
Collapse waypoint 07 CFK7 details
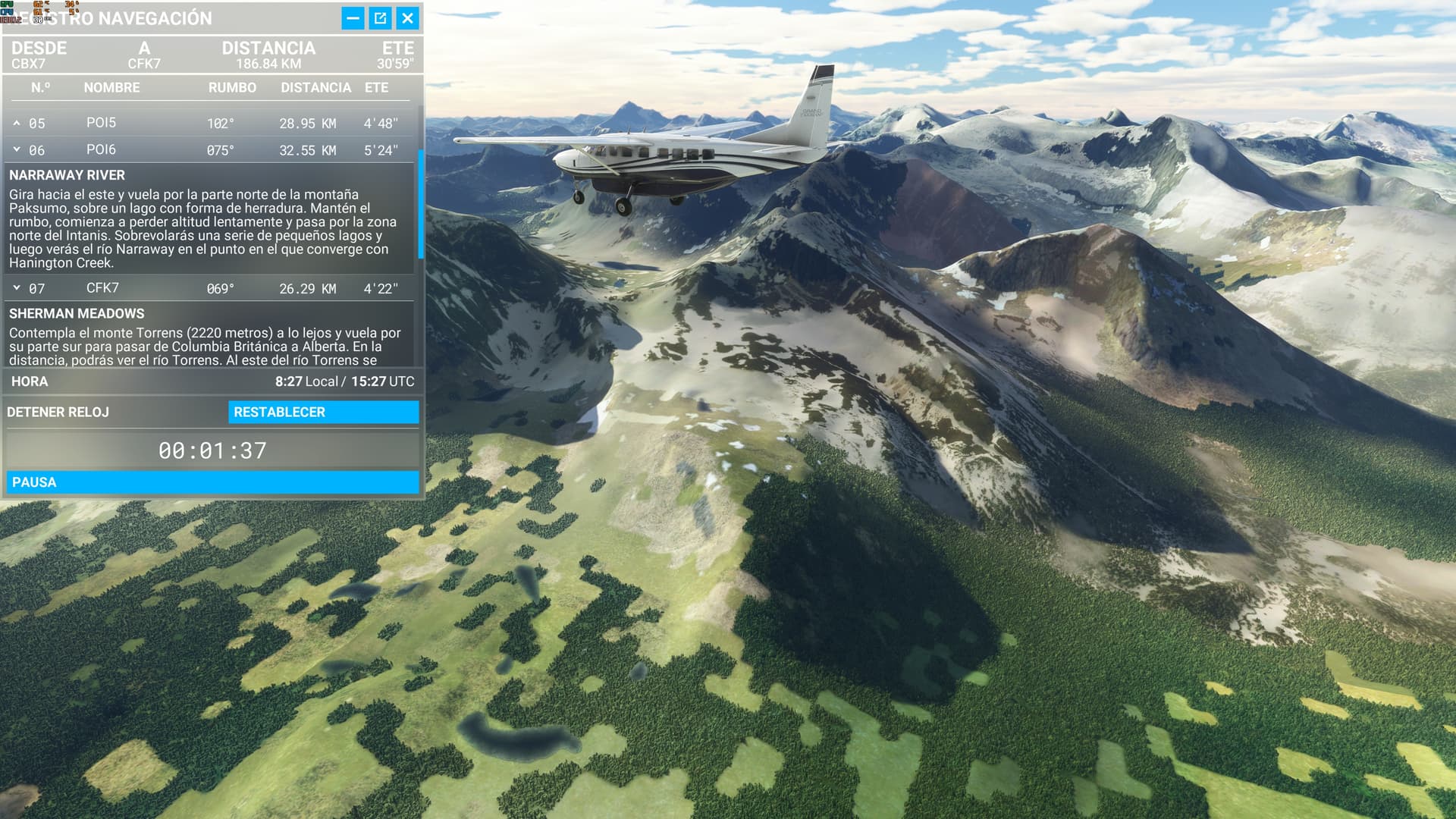17,289
